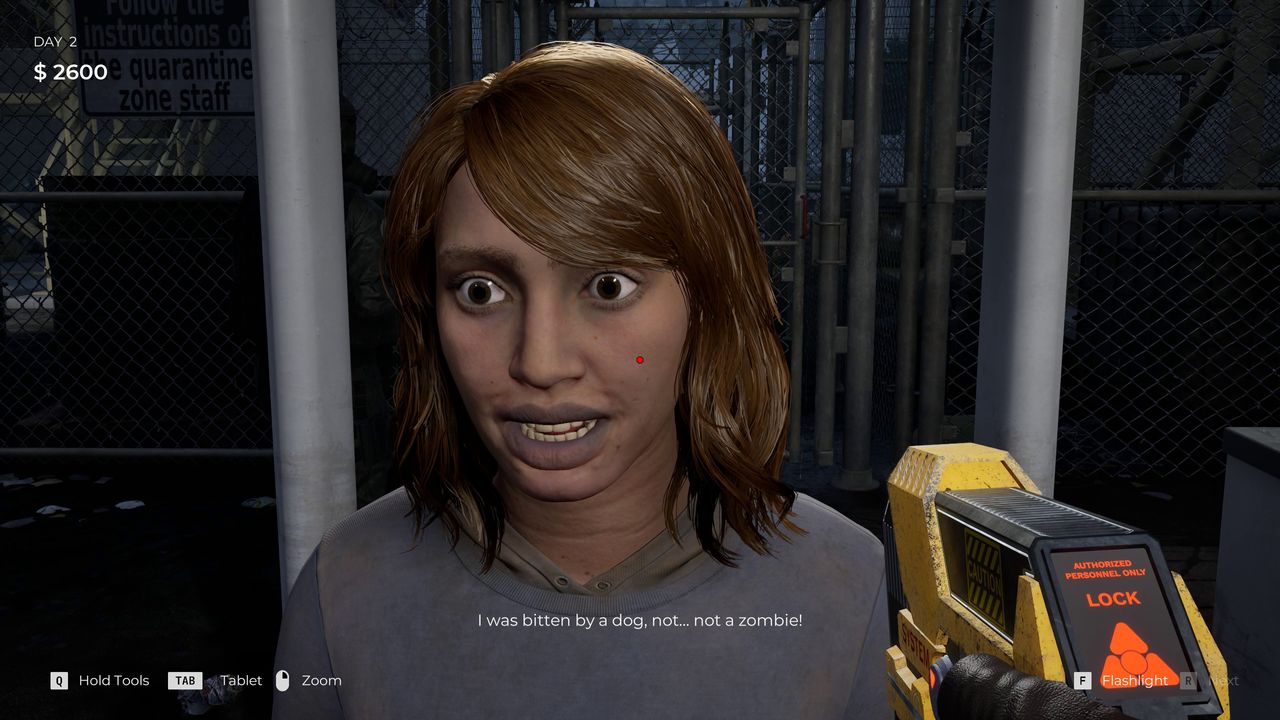Screen dimensions: 1280x720
Task: Click the TAB key icon for Tablet
Action: click(x=184, y=680)
